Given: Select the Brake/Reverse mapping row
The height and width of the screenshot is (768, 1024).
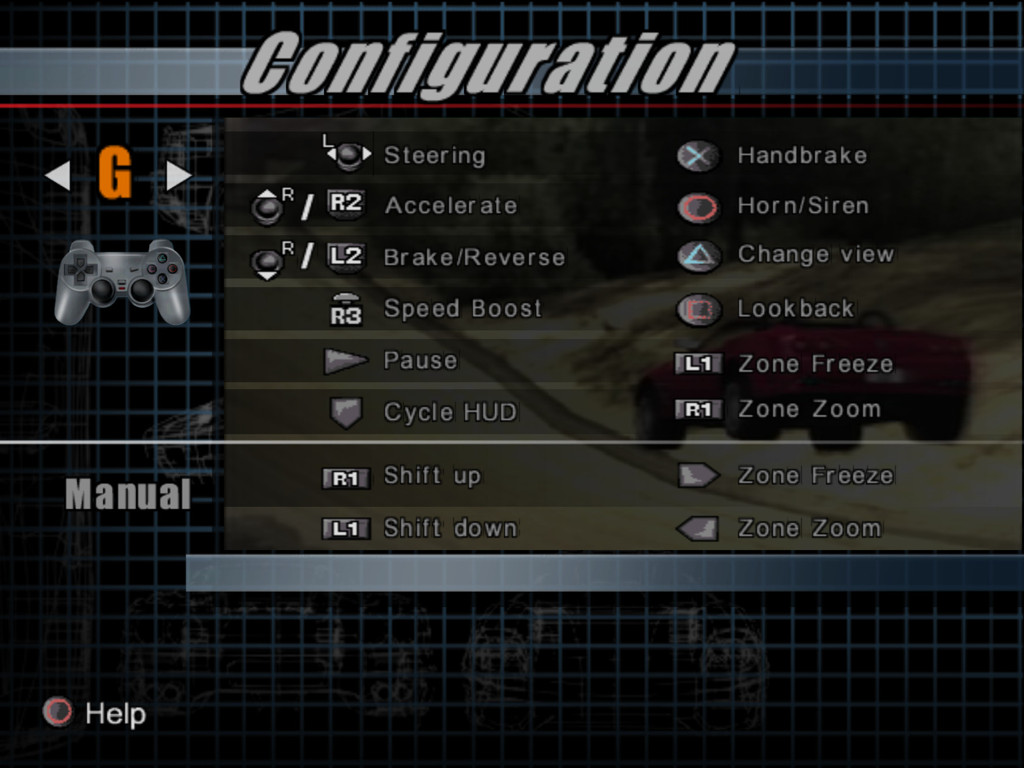Looking at the screenshot, I should 474,258.
